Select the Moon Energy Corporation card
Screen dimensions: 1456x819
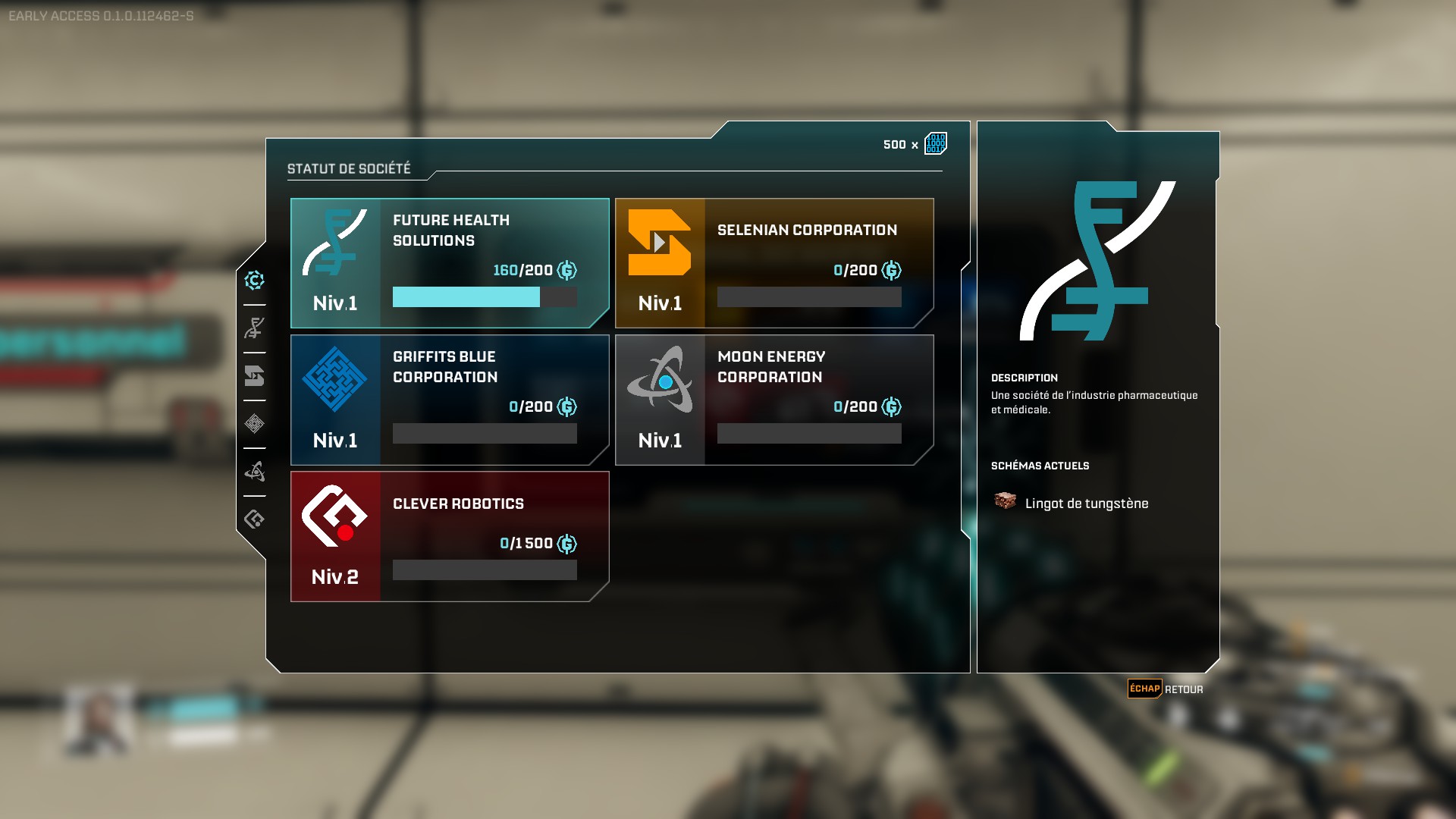coord(774,400)
